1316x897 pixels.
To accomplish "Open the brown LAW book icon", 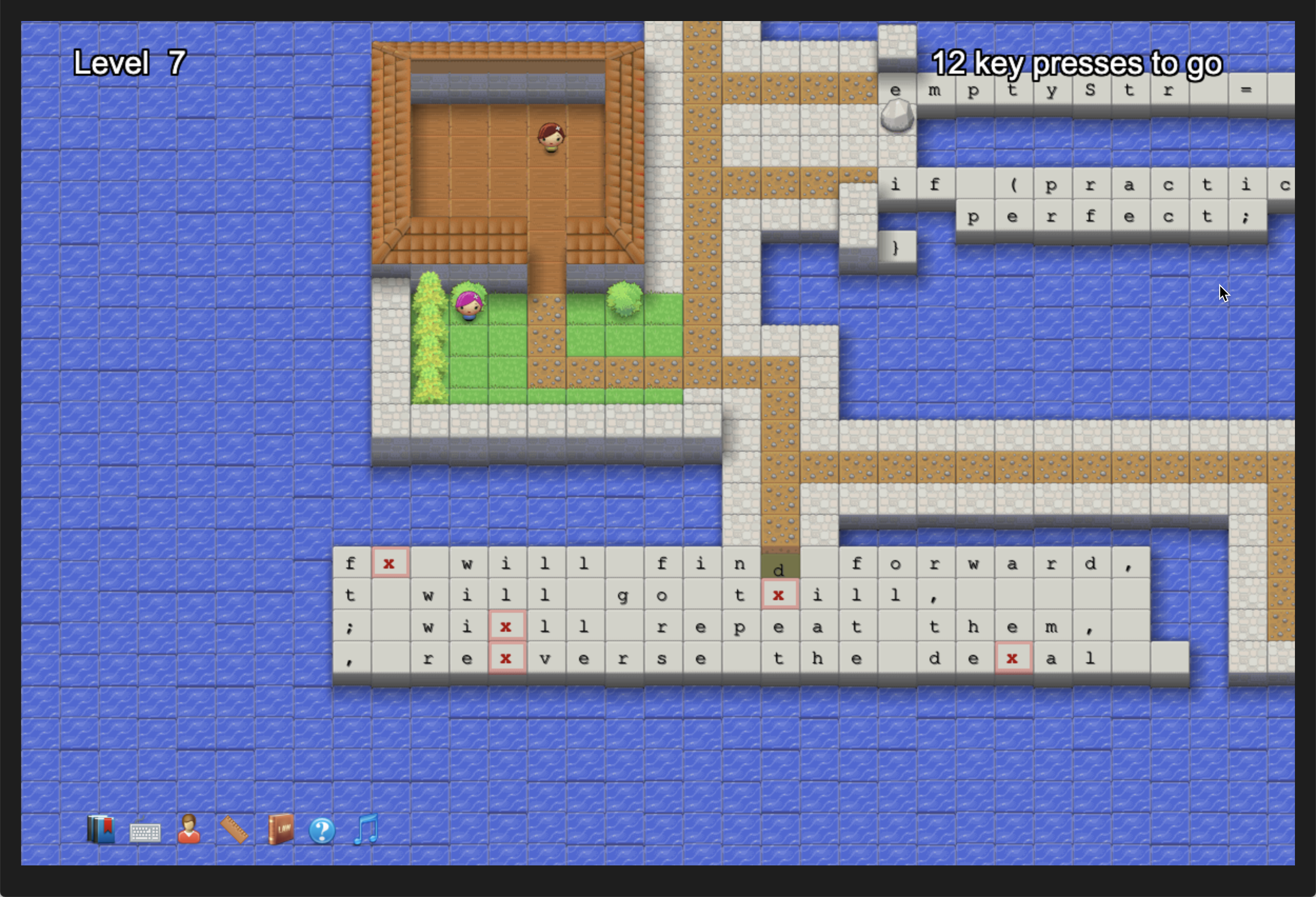I will point(280,830).
